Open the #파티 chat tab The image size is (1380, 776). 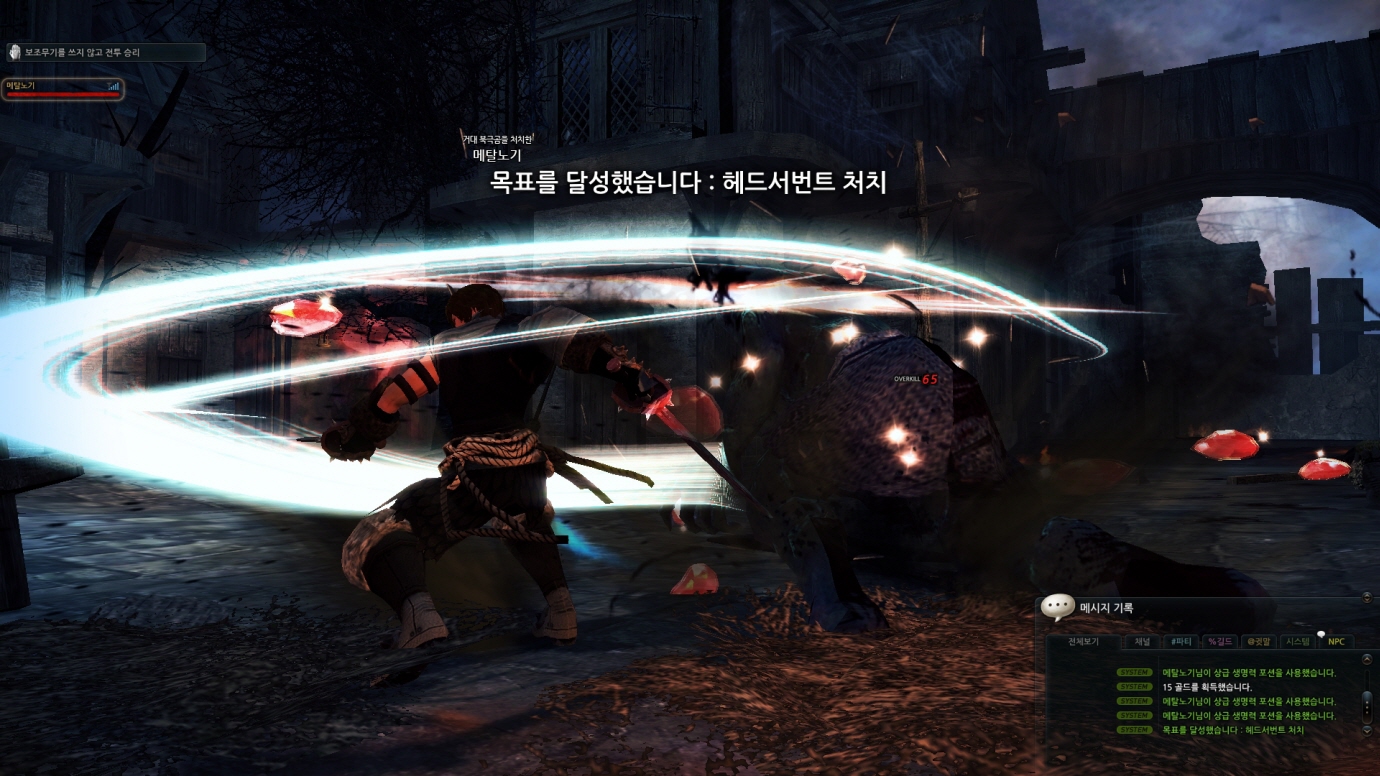pos(1182,641)
